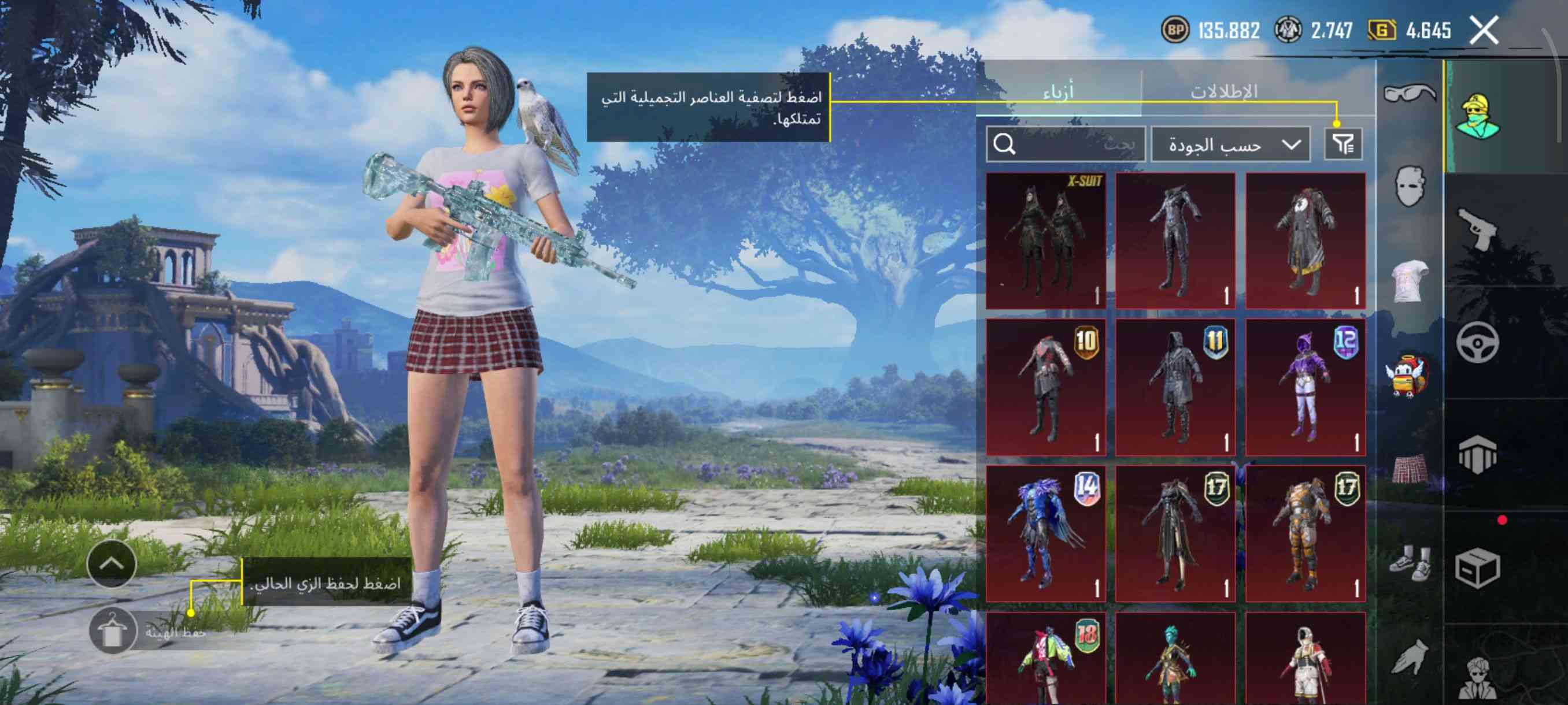This screenshot has width=1568, height=705.
Task: Switch to the أزياء outfits tab
Action: pyautogui.click(x=1059, y=92)
